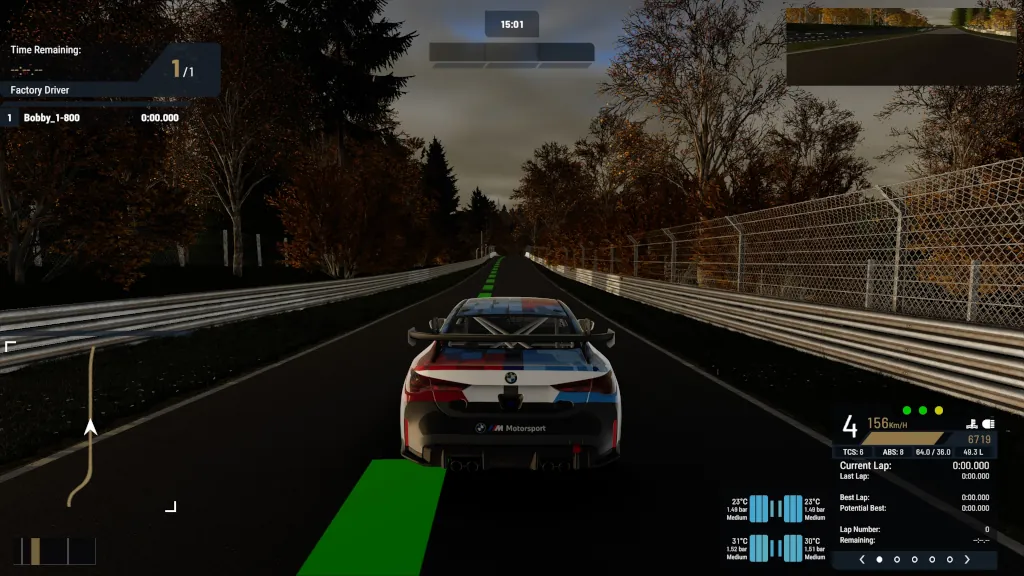The image size is (1024, 576).
Task: Select Bobby_1-800 in the standings list
Action: pyautogui.click(x=52, y=118)
